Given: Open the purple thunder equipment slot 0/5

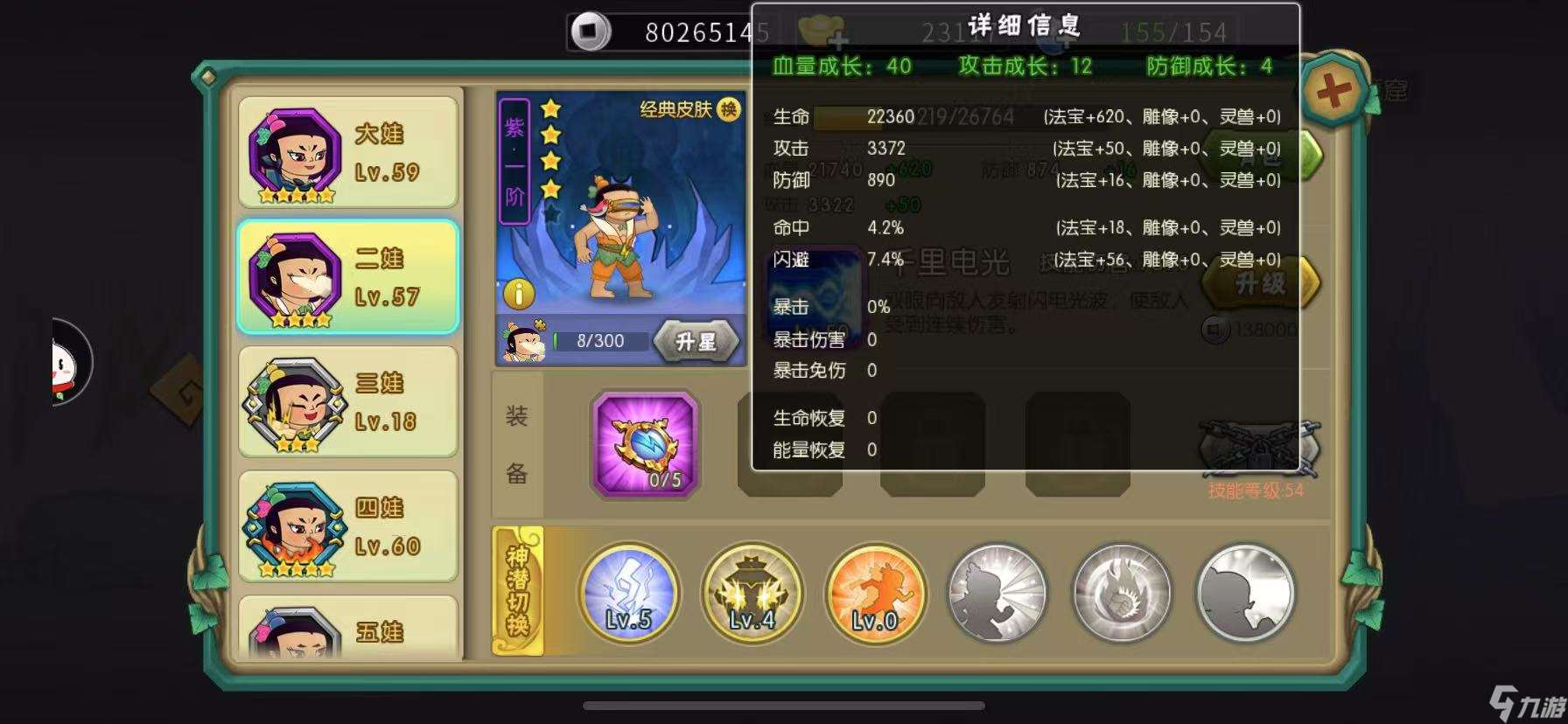Looking at the screenshot, I should tap(645, 444).
